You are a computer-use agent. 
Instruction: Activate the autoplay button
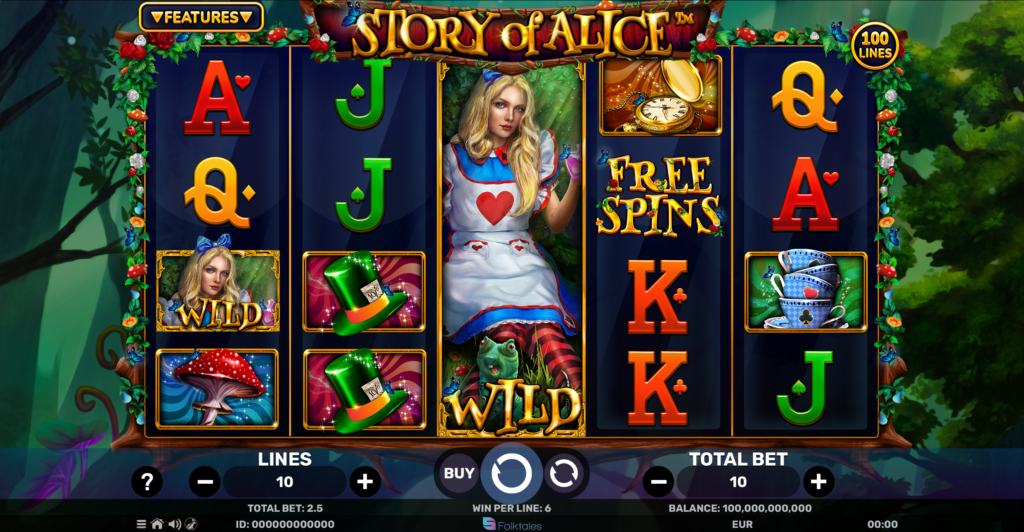(564, 473)
